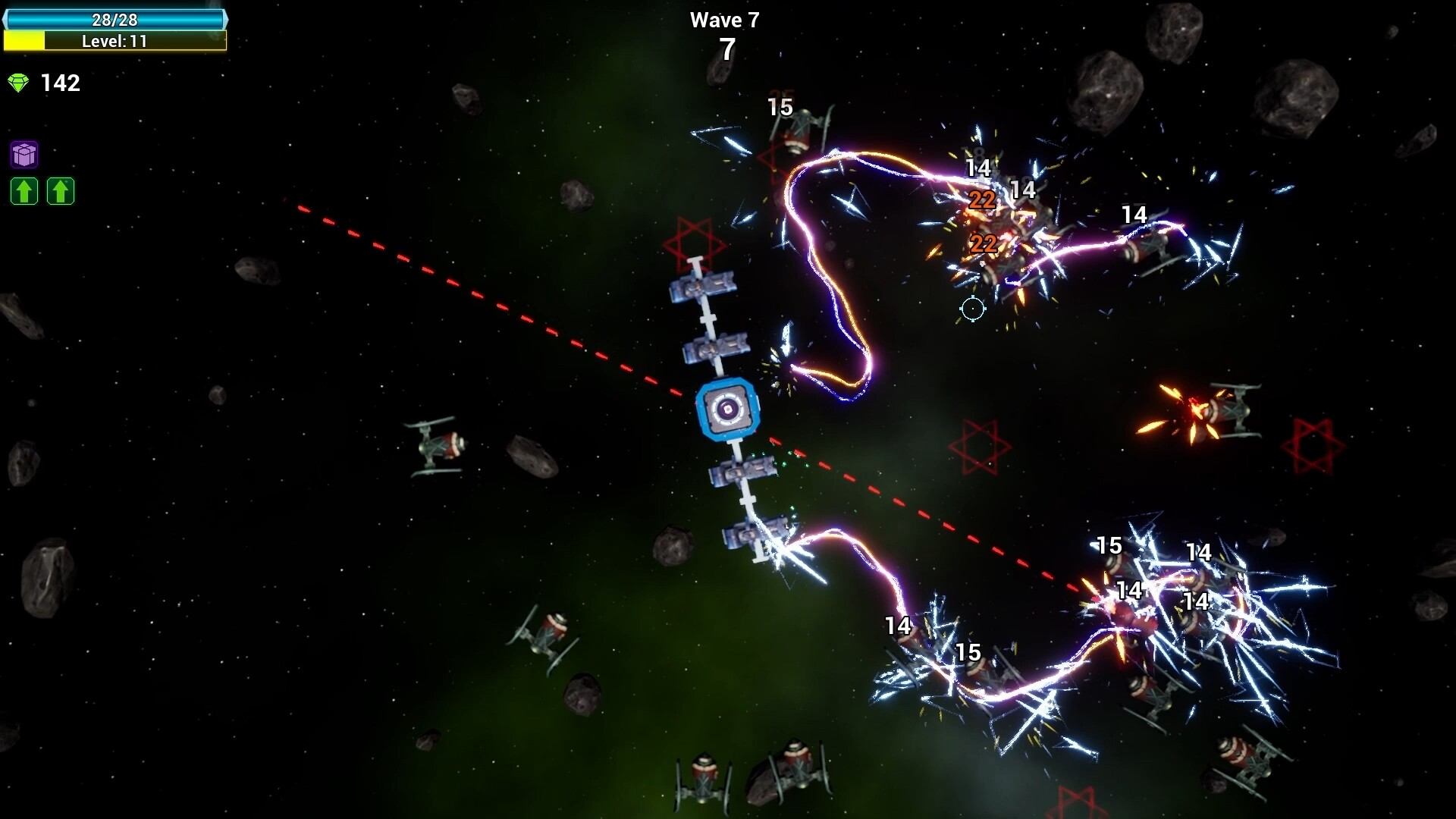Click the right green upgrade arrow icon

(61, 191)
